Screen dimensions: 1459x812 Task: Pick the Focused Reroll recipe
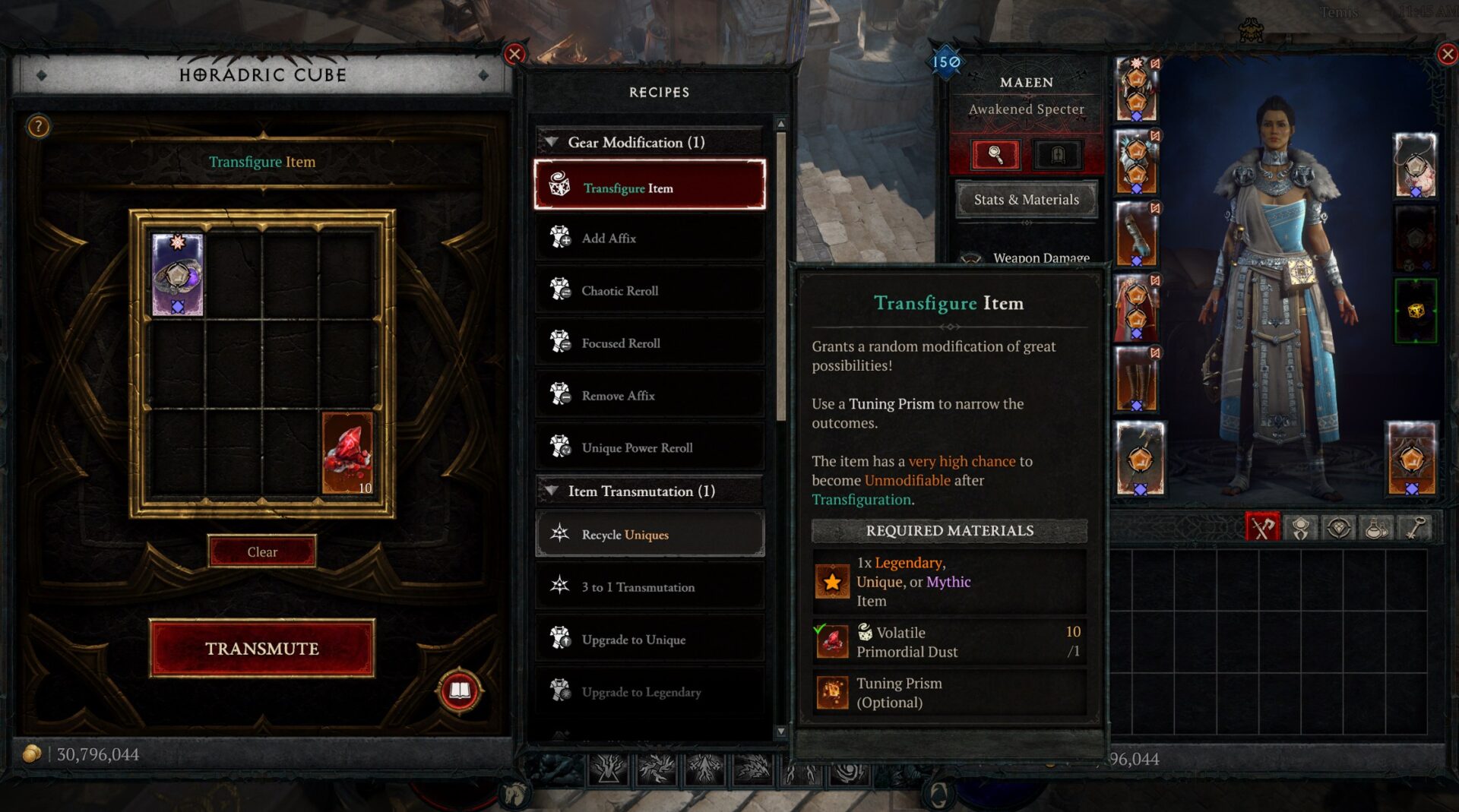tap(650, 343)
